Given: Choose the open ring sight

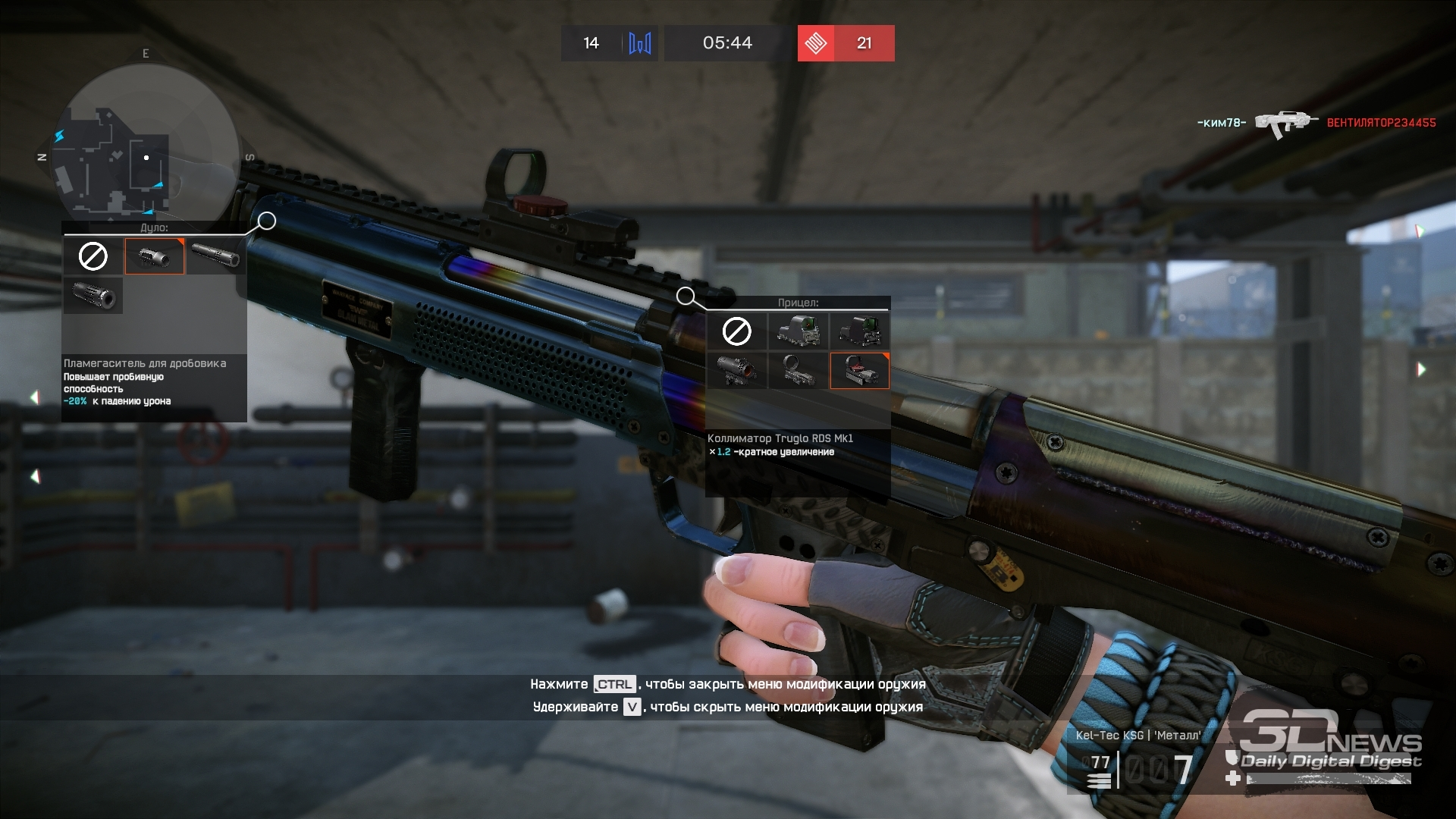Looking at the screenshot, I should [798, 370].
